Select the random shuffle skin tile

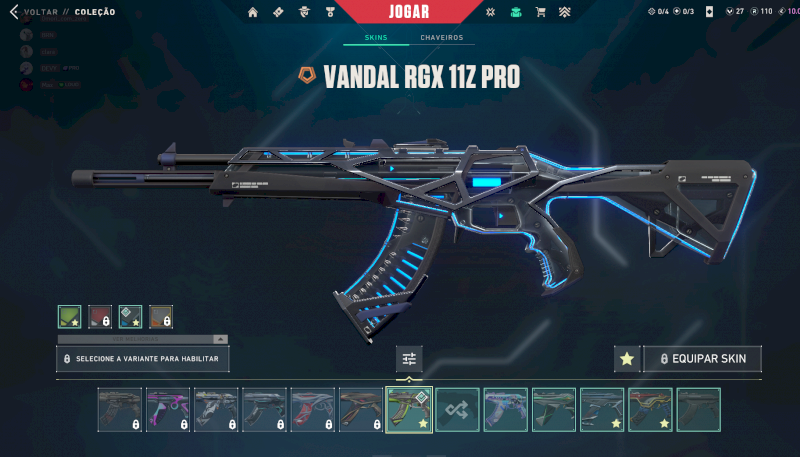coord(457,410)
